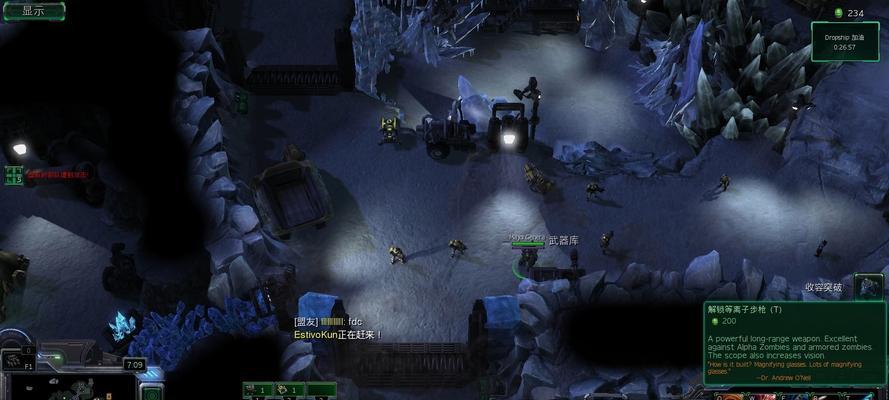Click the 显示 button
889x400 pixels.
(x=32, y=11)
